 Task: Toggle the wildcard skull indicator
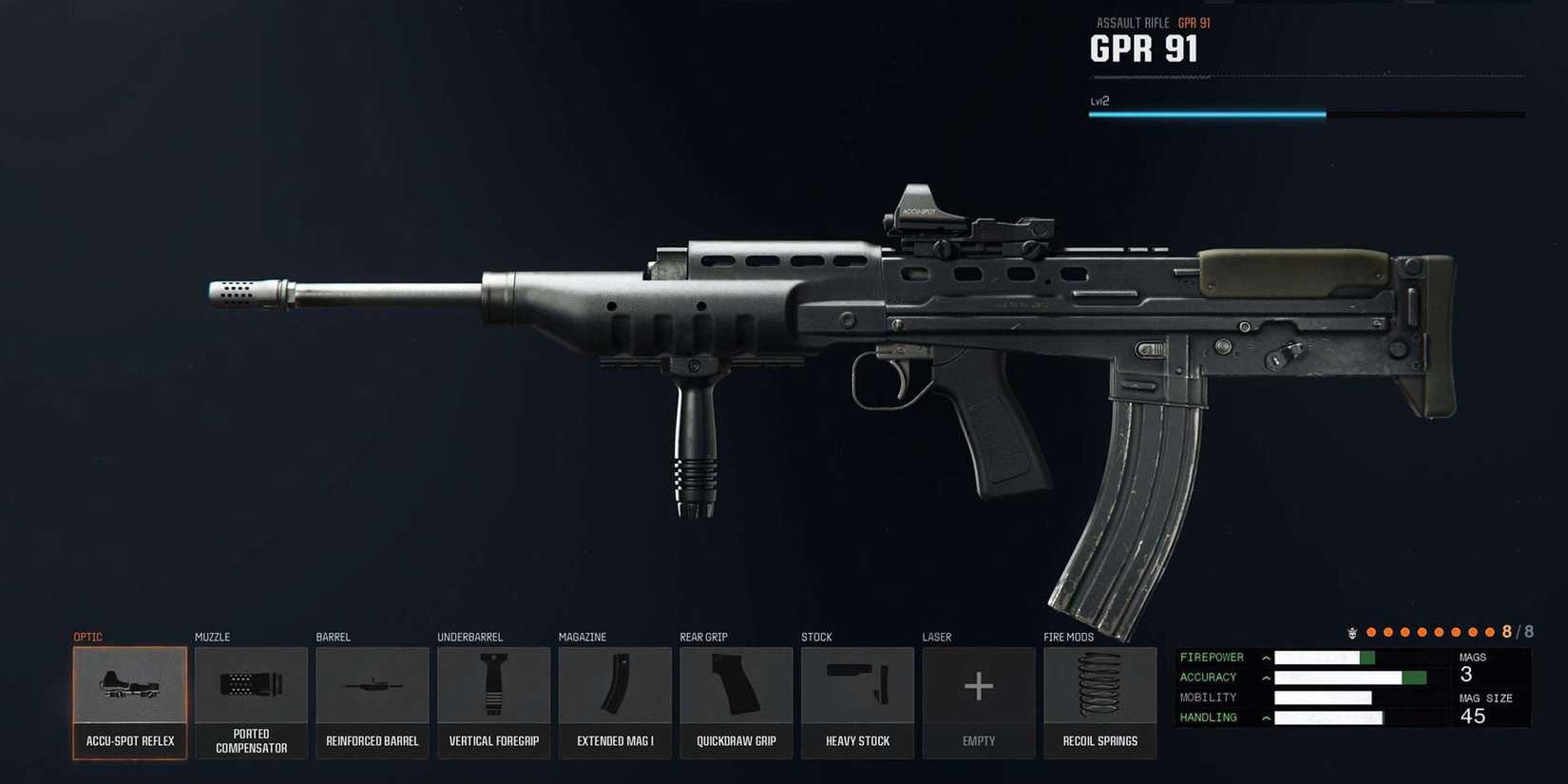coord(1350,630)
